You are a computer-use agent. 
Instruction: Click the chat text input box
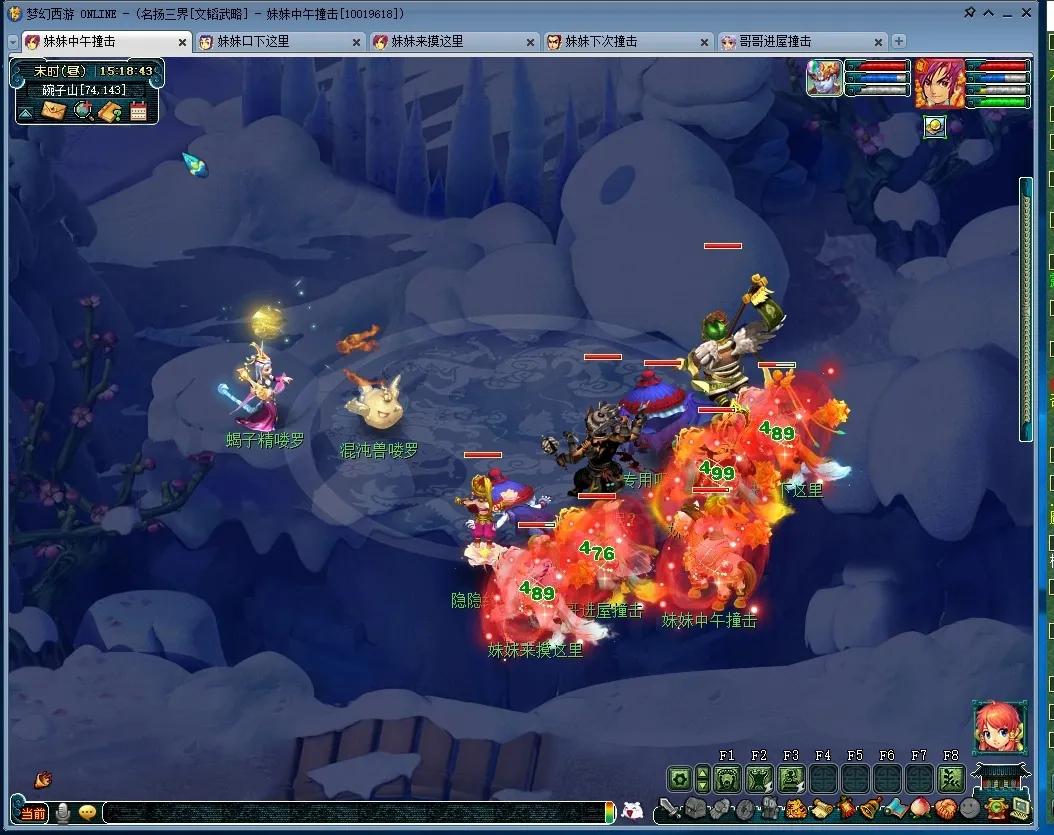click(x=355, y=812)
